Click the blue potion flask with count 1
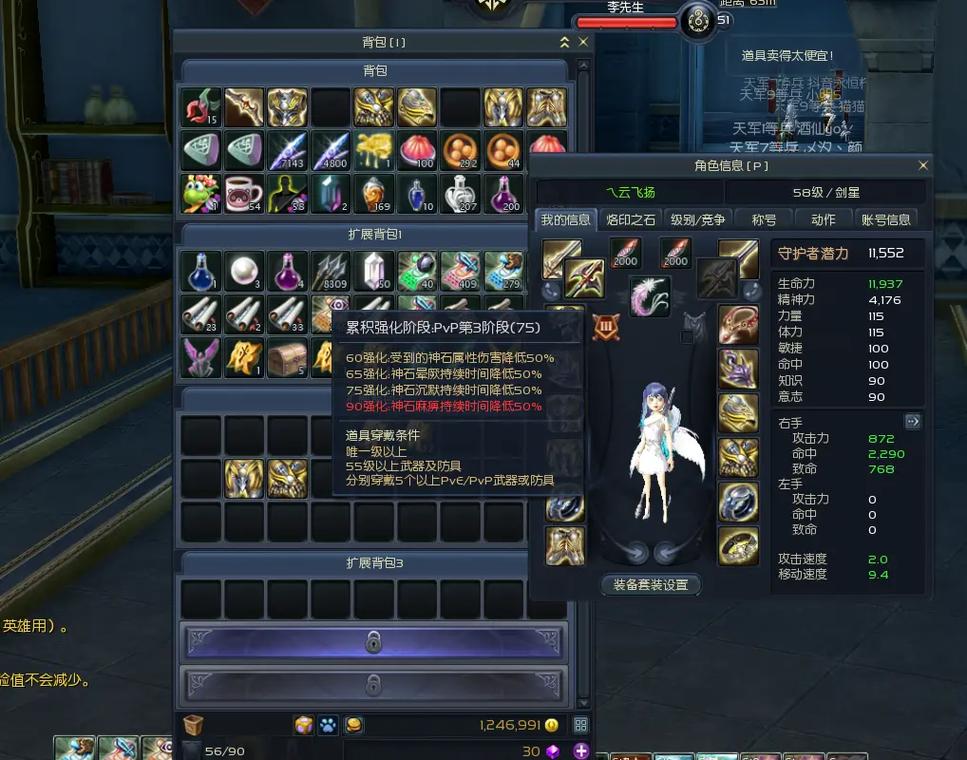This screenshot has height=760, width=967. [201, 271]
